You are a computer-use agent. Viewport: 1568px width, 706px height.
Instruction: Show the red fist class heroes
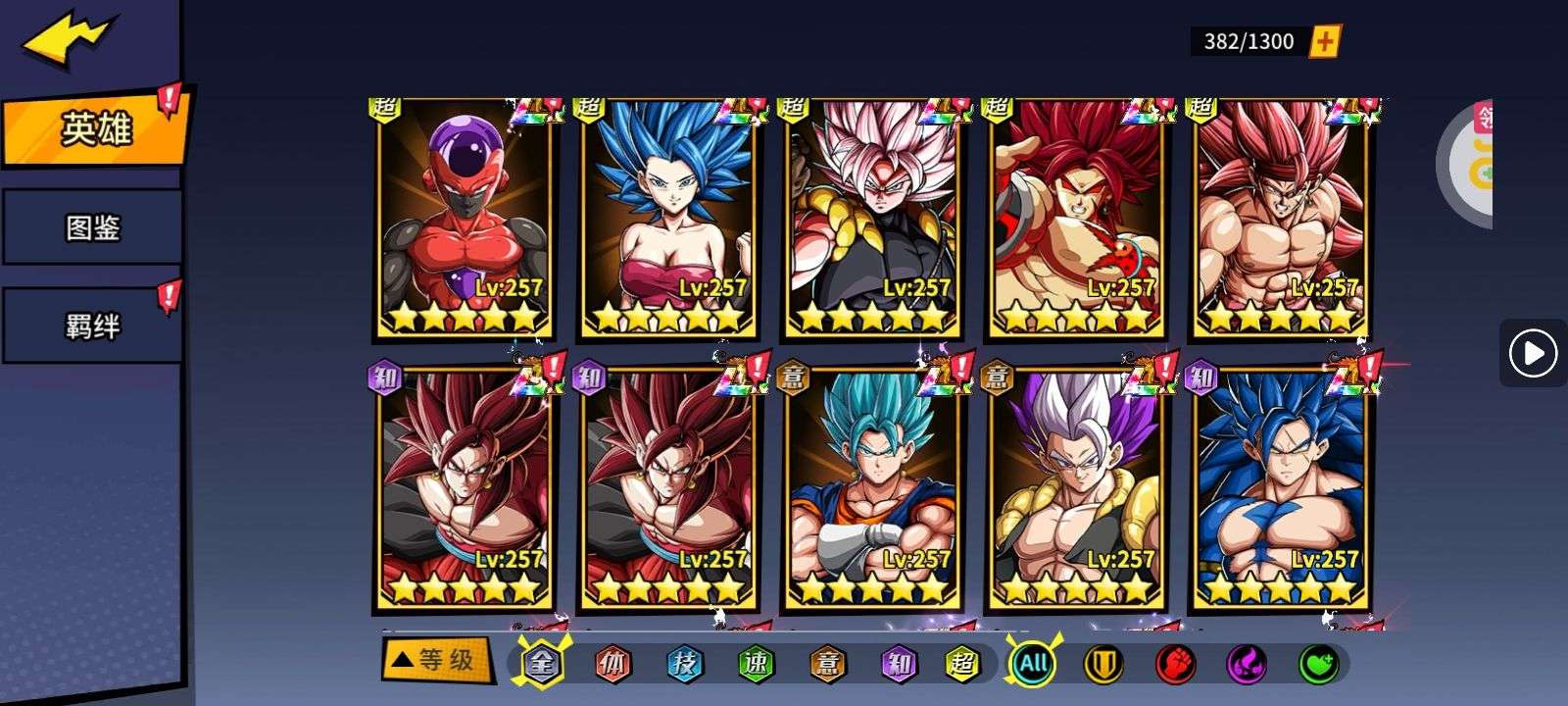coord(1175,664)
